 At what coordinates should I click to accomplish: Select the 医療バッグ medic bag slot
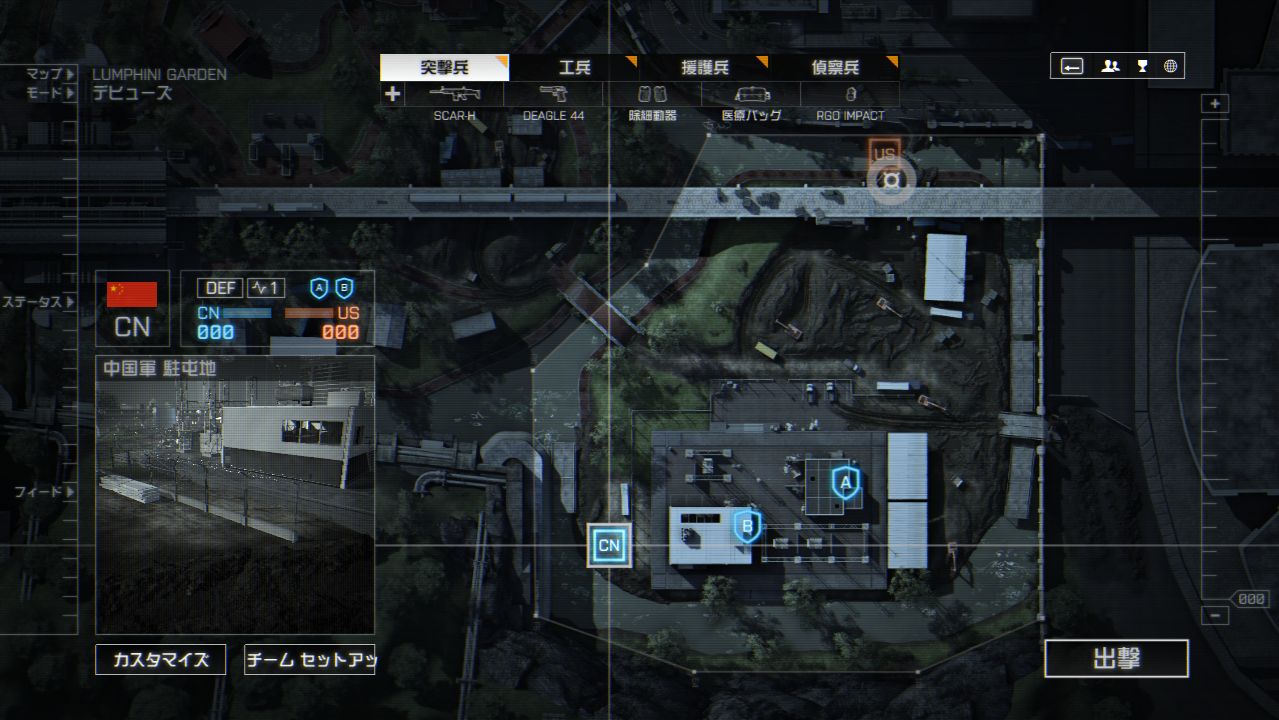point(751,95)
